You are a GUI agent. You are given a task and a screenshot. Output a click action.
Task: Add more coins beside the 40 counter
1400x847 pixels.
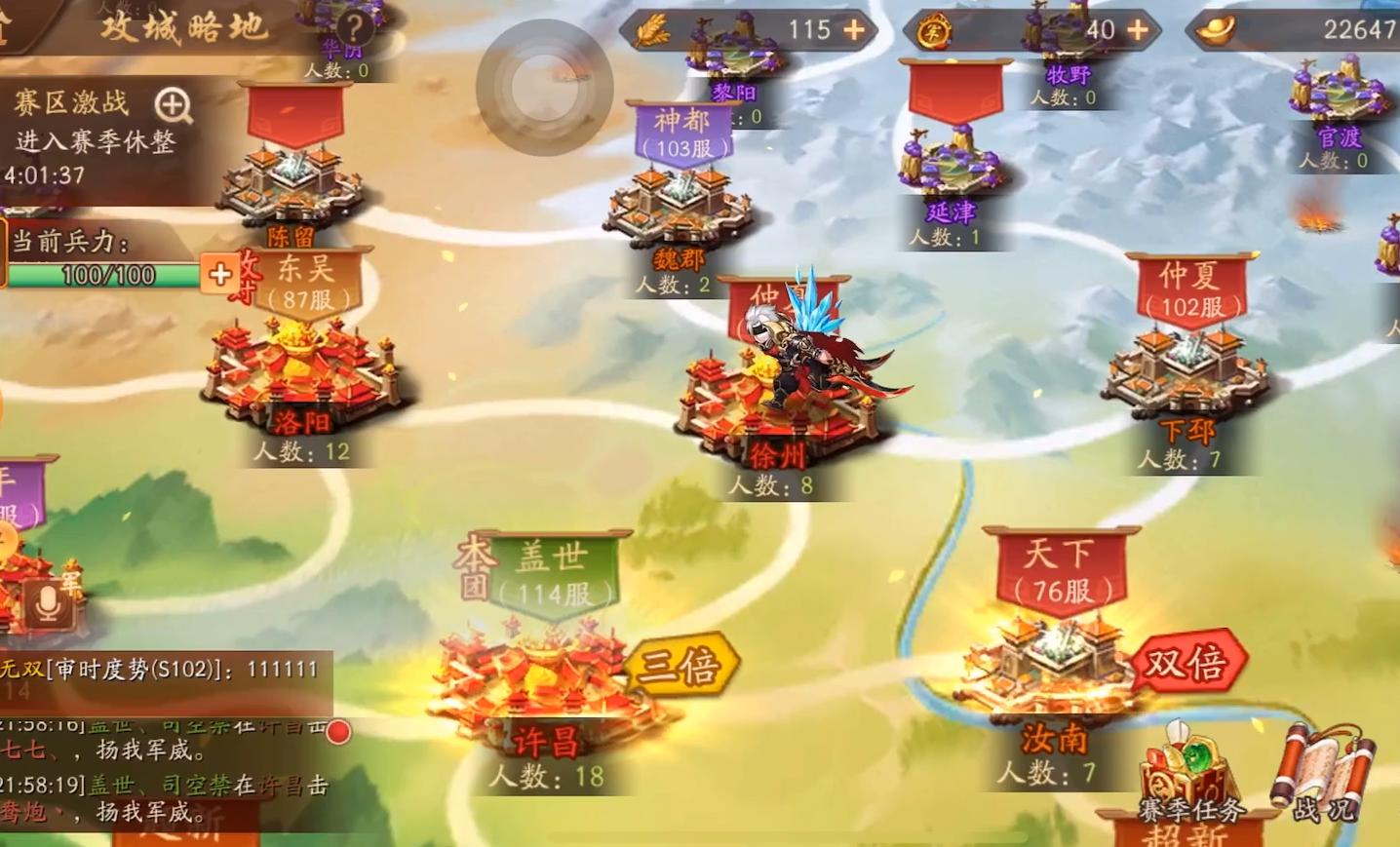coord(1138,30)
